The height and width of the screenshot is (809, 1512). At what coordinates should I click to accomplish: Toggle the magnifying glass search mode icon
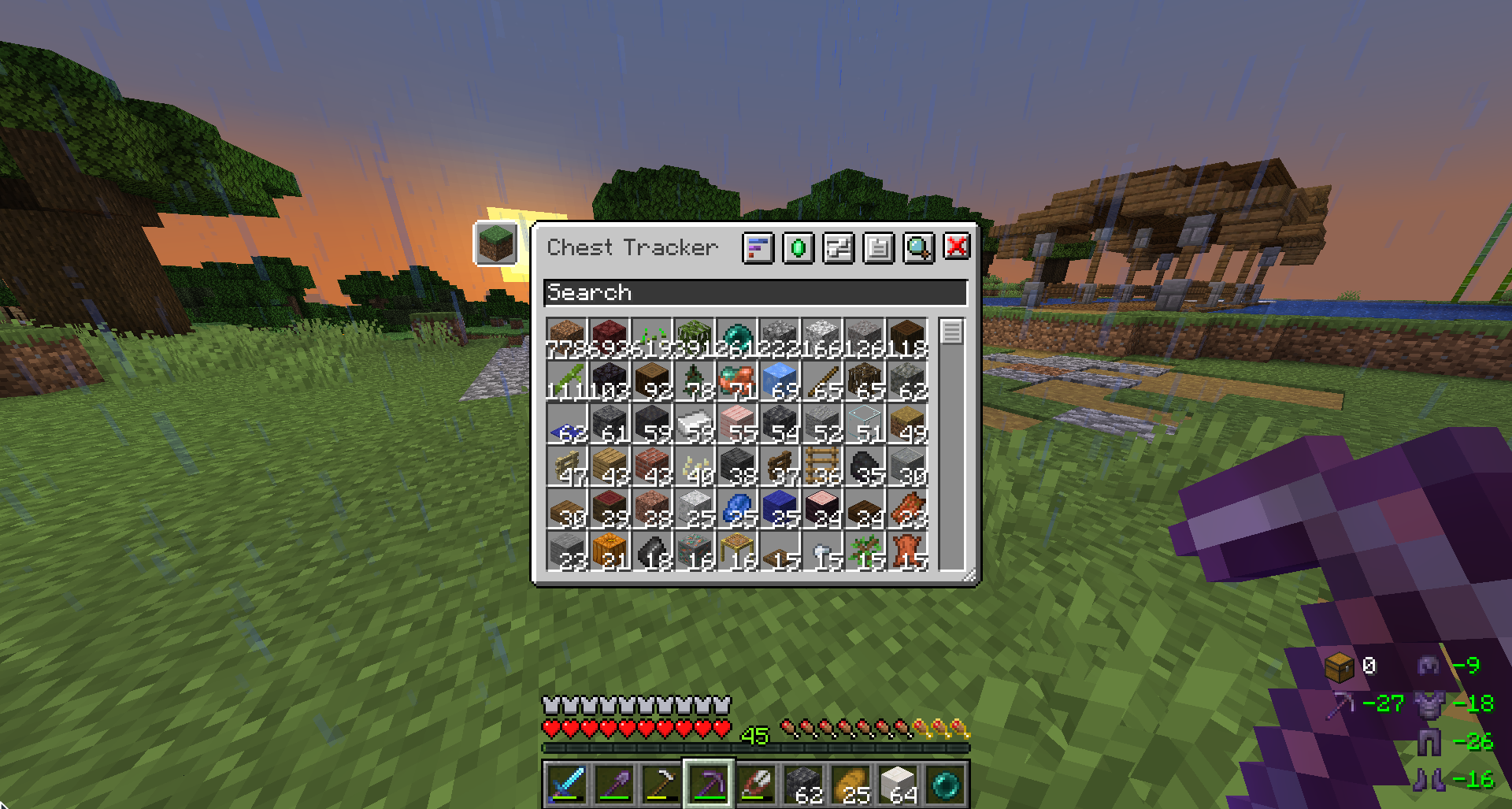point(917,247)
